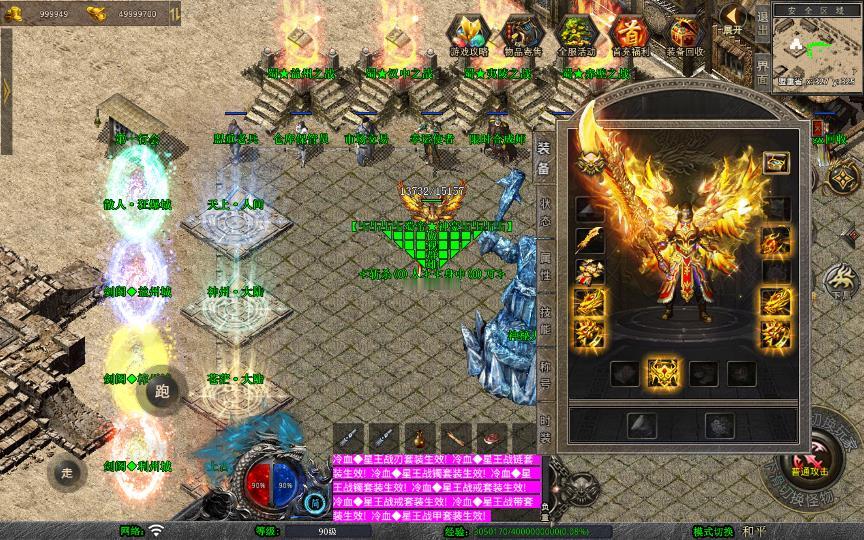
Task: Switch to the 称号 title tab
Action: pos(544,370)
